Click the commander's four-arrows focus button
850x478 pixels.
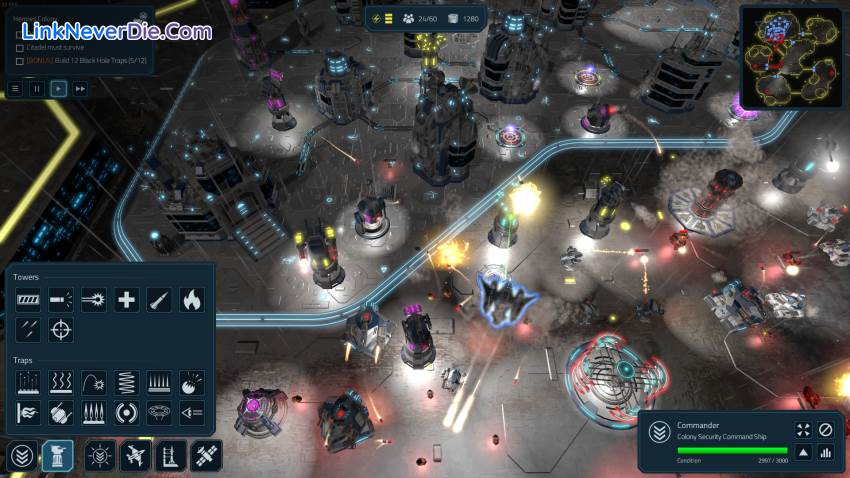[803, 430]
